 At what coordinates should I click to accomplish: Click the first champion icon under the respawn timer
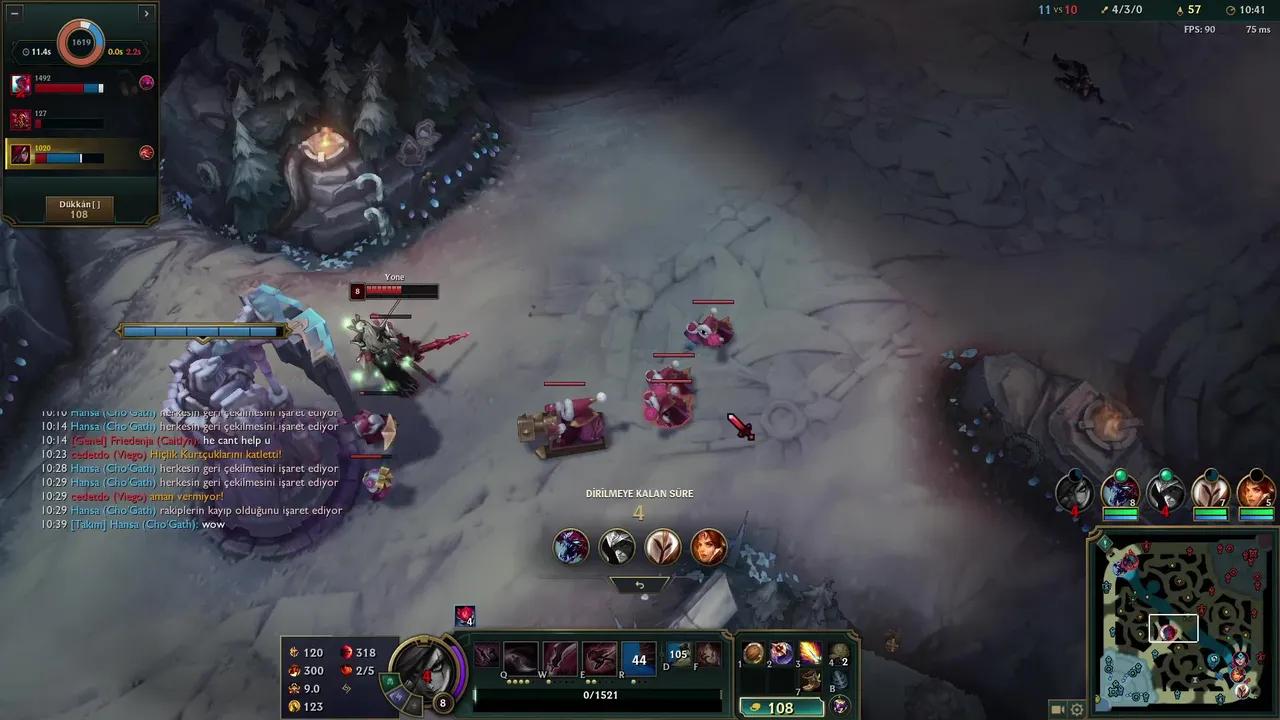(570, 547)
